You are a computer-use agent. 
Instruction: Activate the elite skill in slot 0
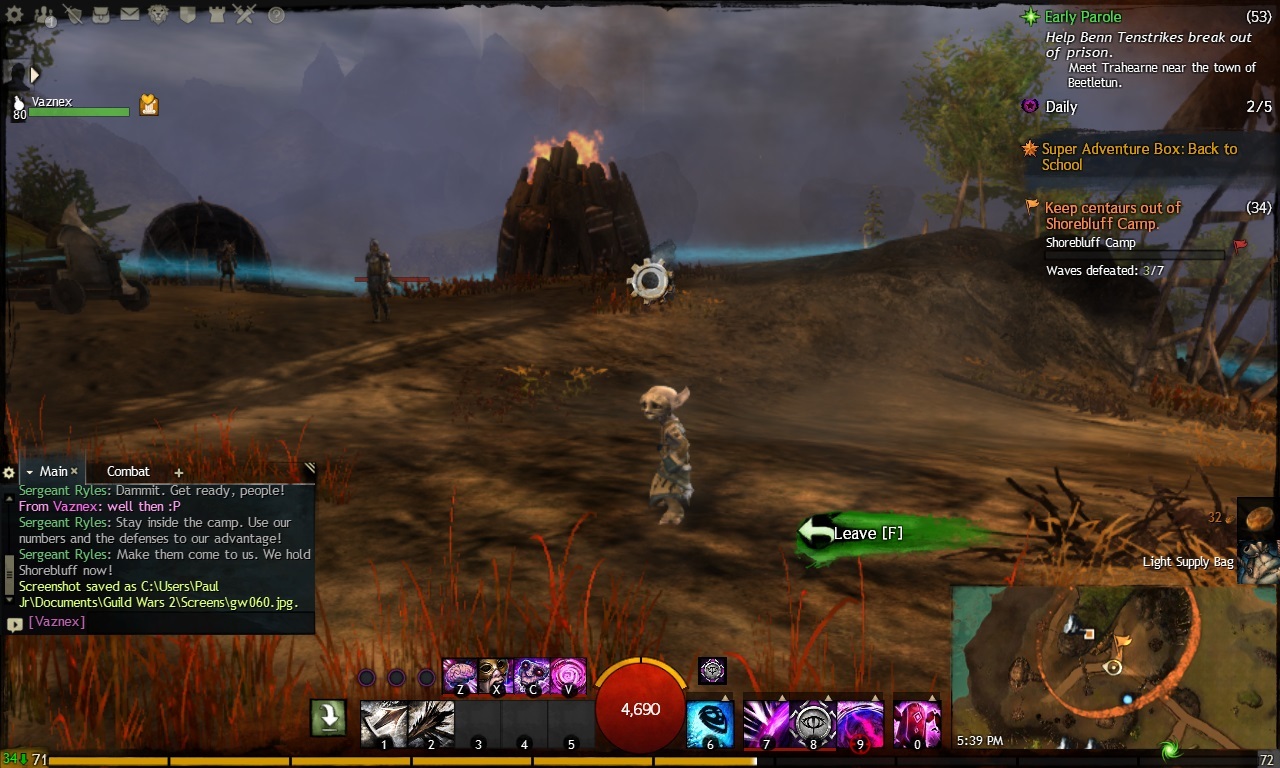tap(916, 724)
